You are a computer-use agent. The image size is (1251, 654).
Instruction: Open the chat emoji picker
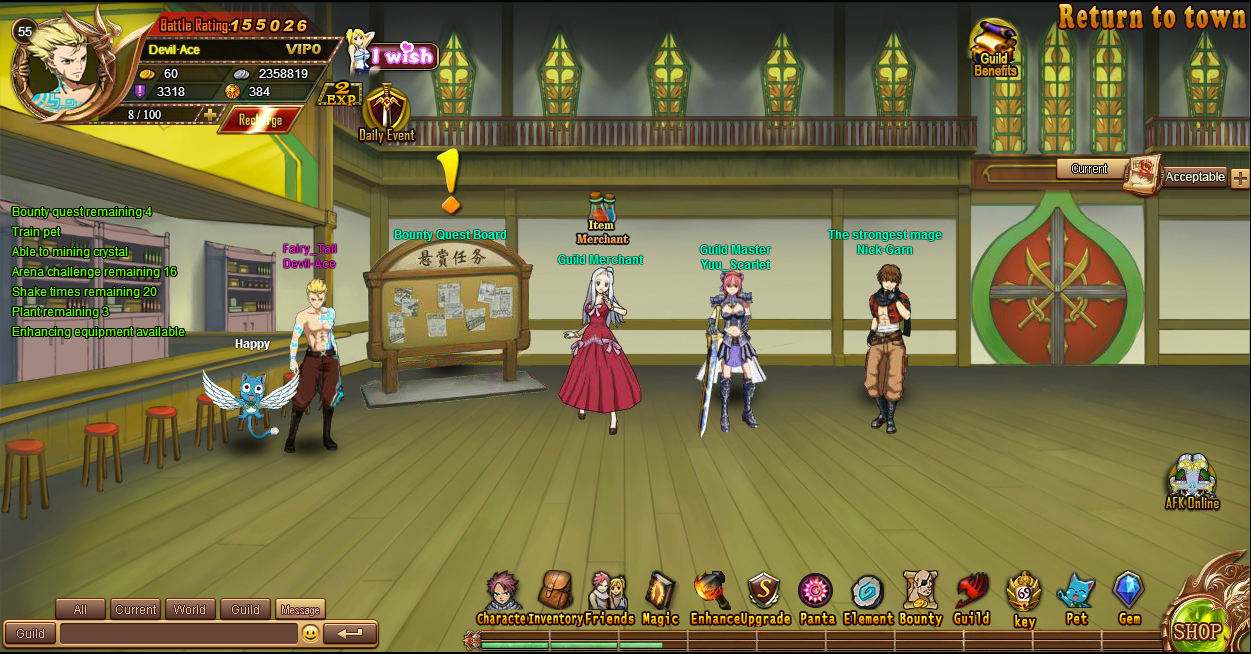coord(311,634)
